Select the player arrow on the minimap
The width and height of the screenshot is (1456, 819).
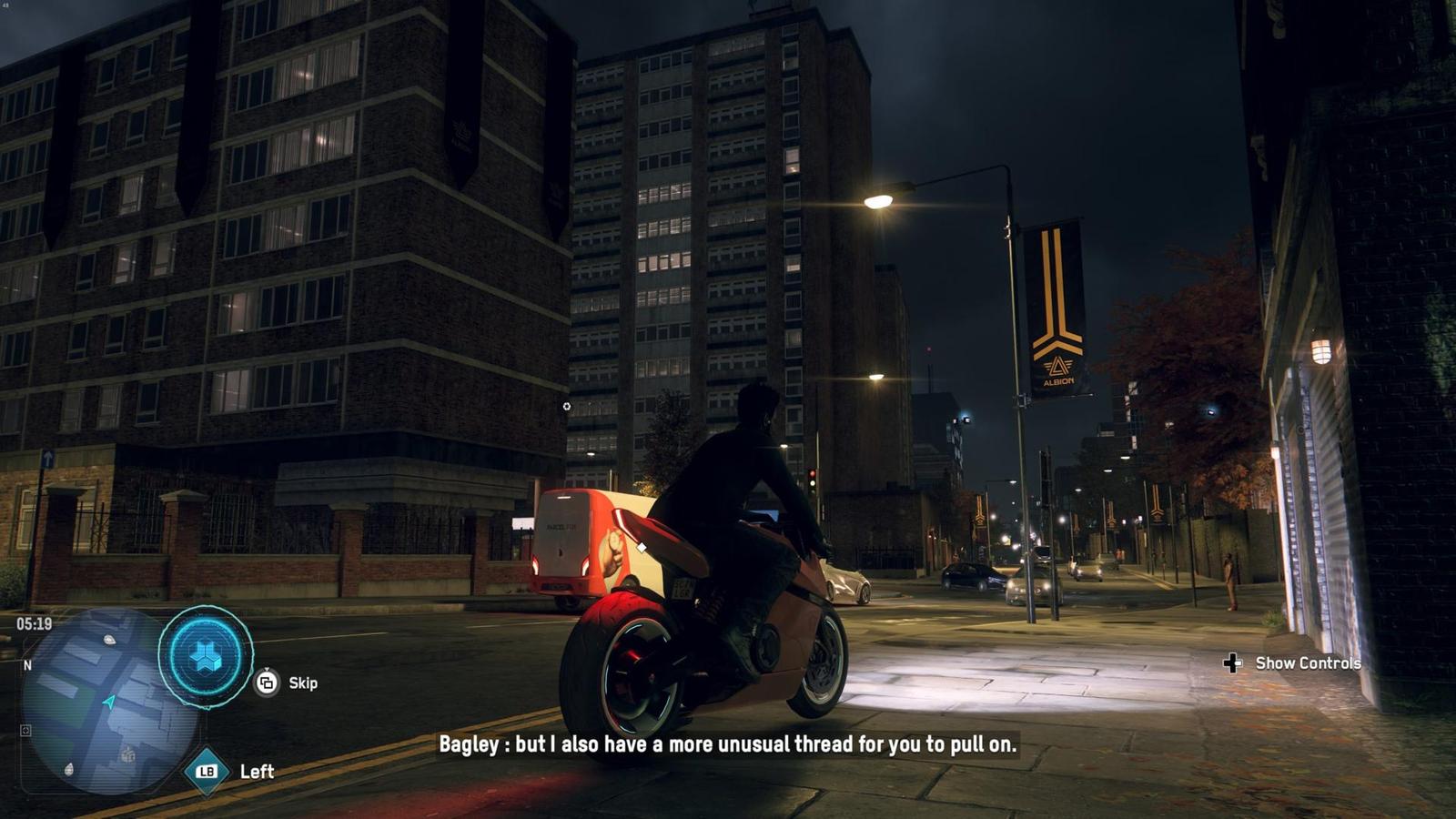click(109, 702)
